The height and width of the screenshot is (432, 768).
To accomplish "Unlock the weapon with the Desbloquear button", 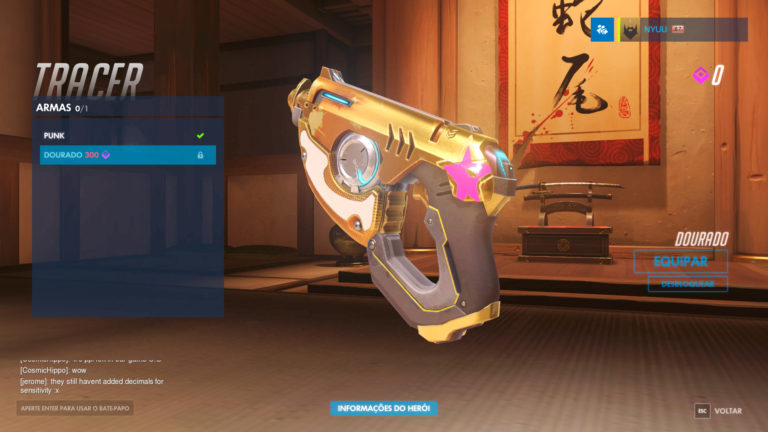I will (x=687, y=284).
